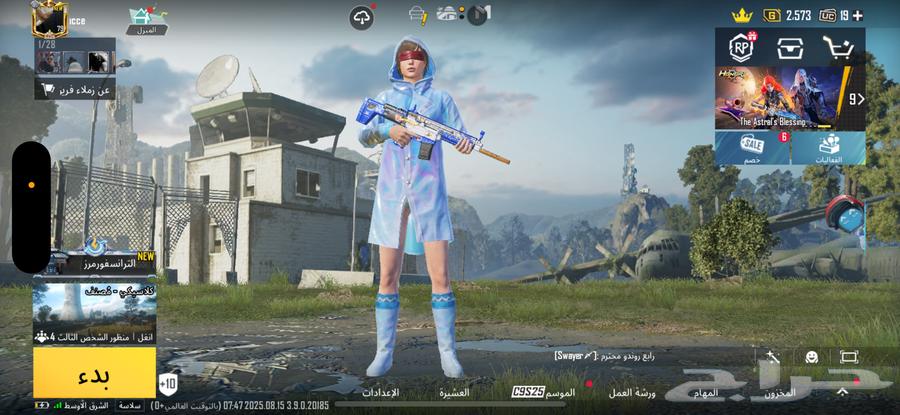900x415 pixels.
Task: Open the Settings (الإعدادات) tab
Action: [380, 393]
